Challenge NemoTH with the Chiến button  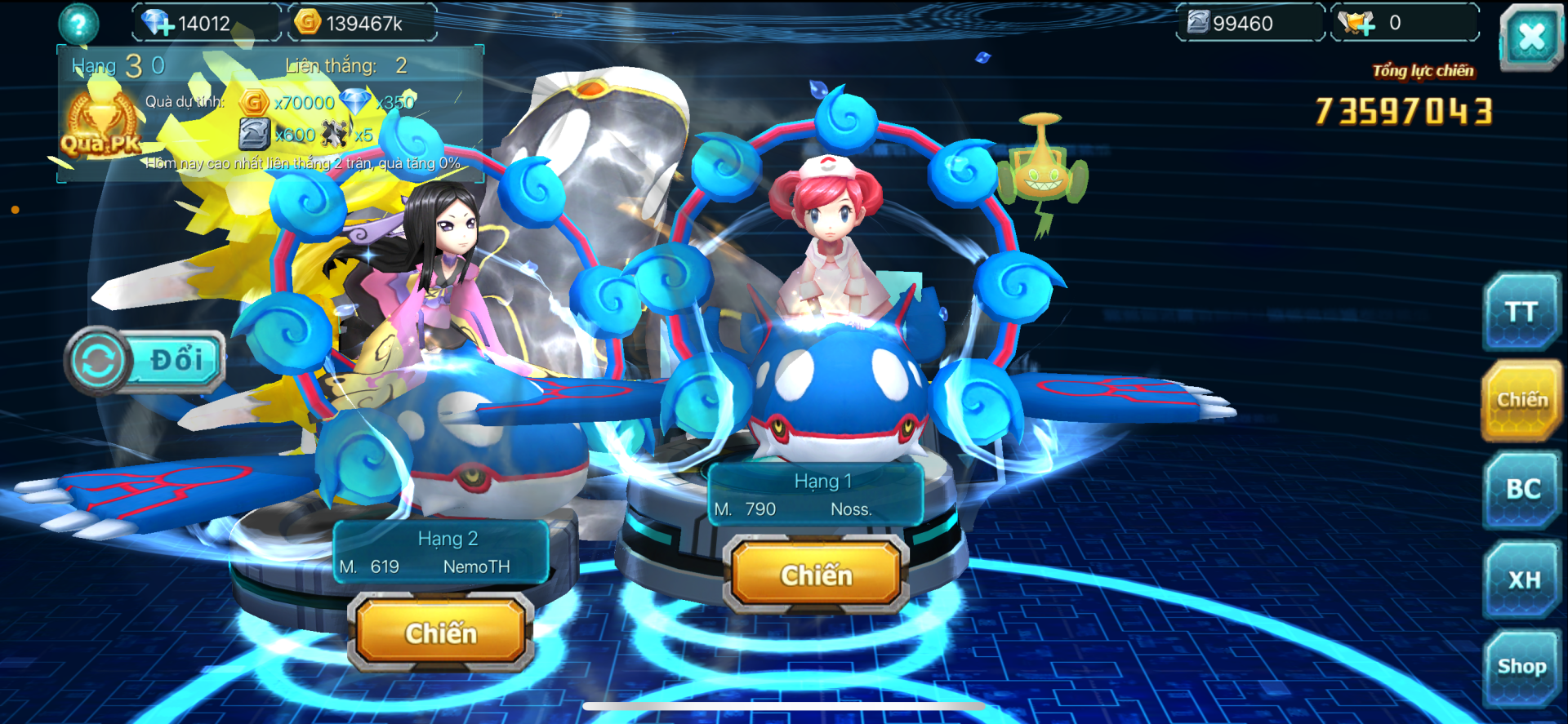(x=441, y=633)
